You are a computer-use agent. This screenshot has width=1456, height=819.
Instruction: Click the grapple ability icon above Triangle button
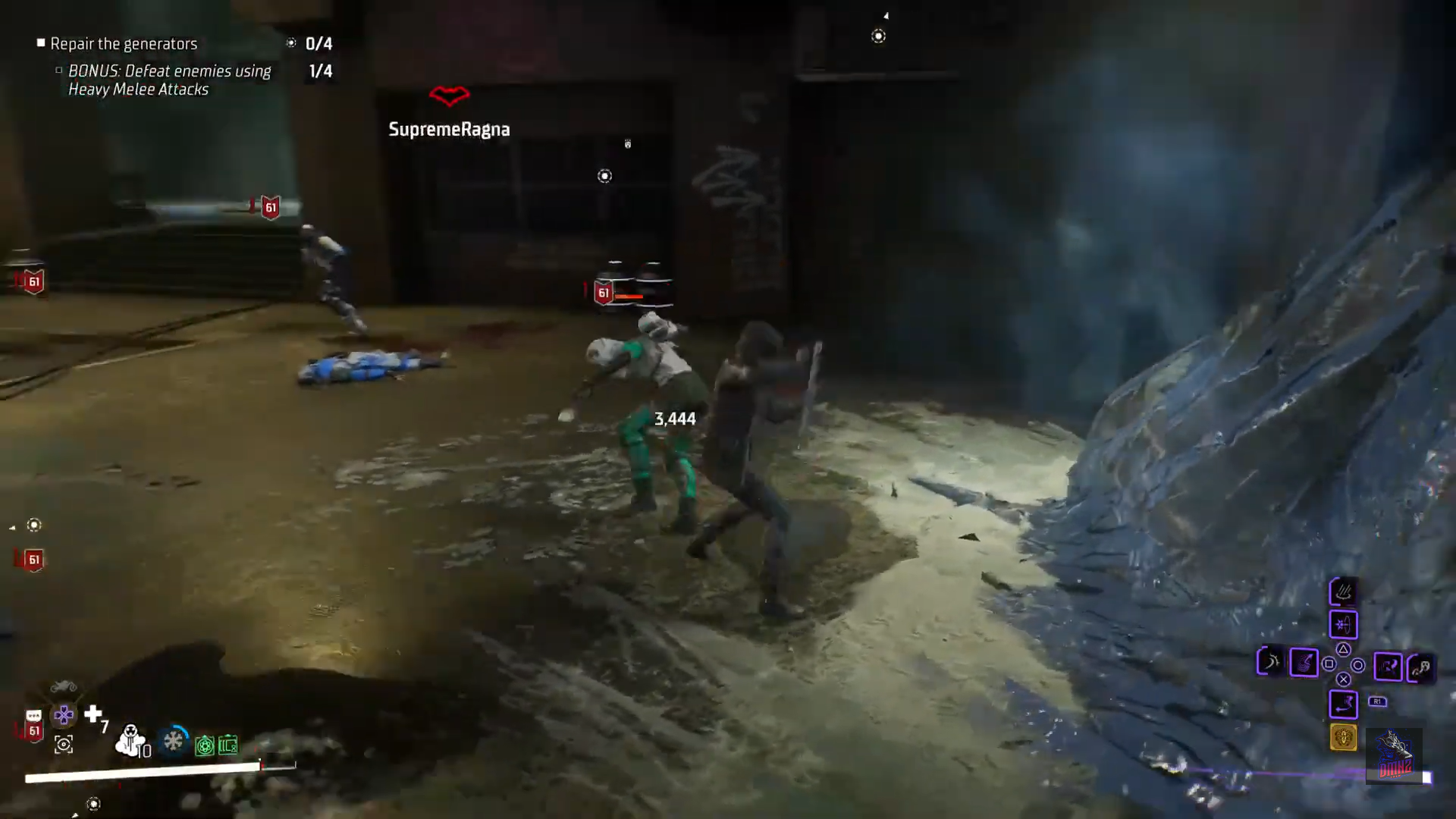pyautogui.click(x=1344, y=625)
